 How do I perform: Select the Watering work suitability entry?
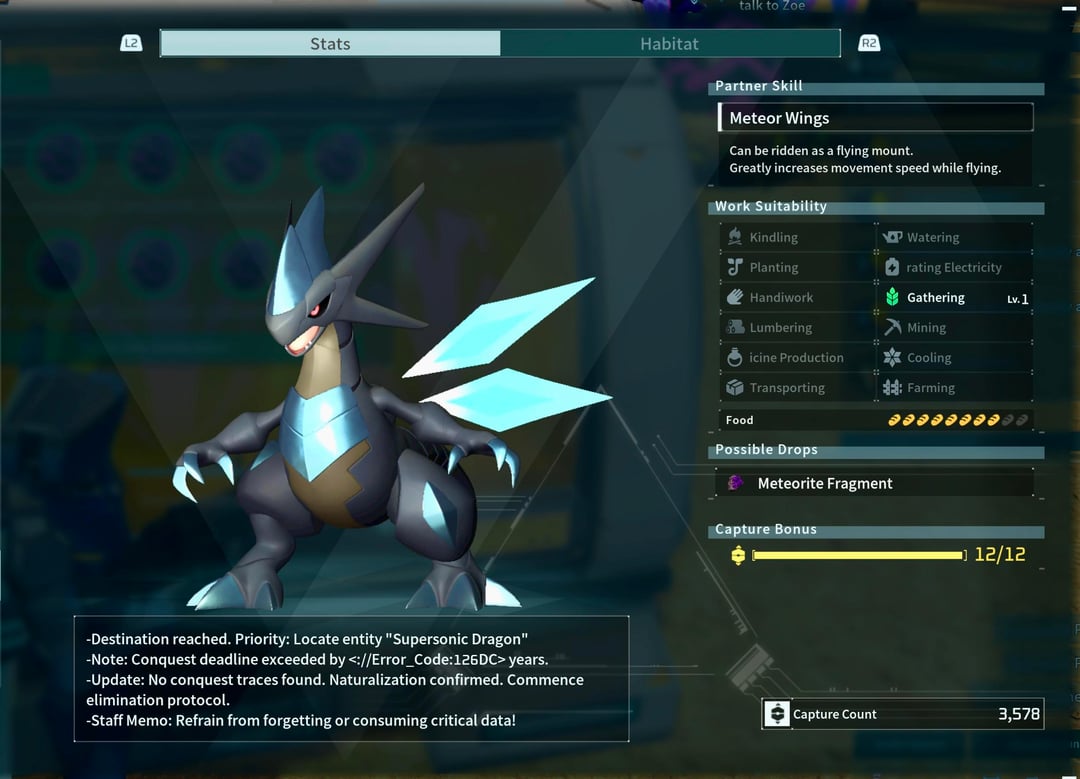(x=955, y=238)
